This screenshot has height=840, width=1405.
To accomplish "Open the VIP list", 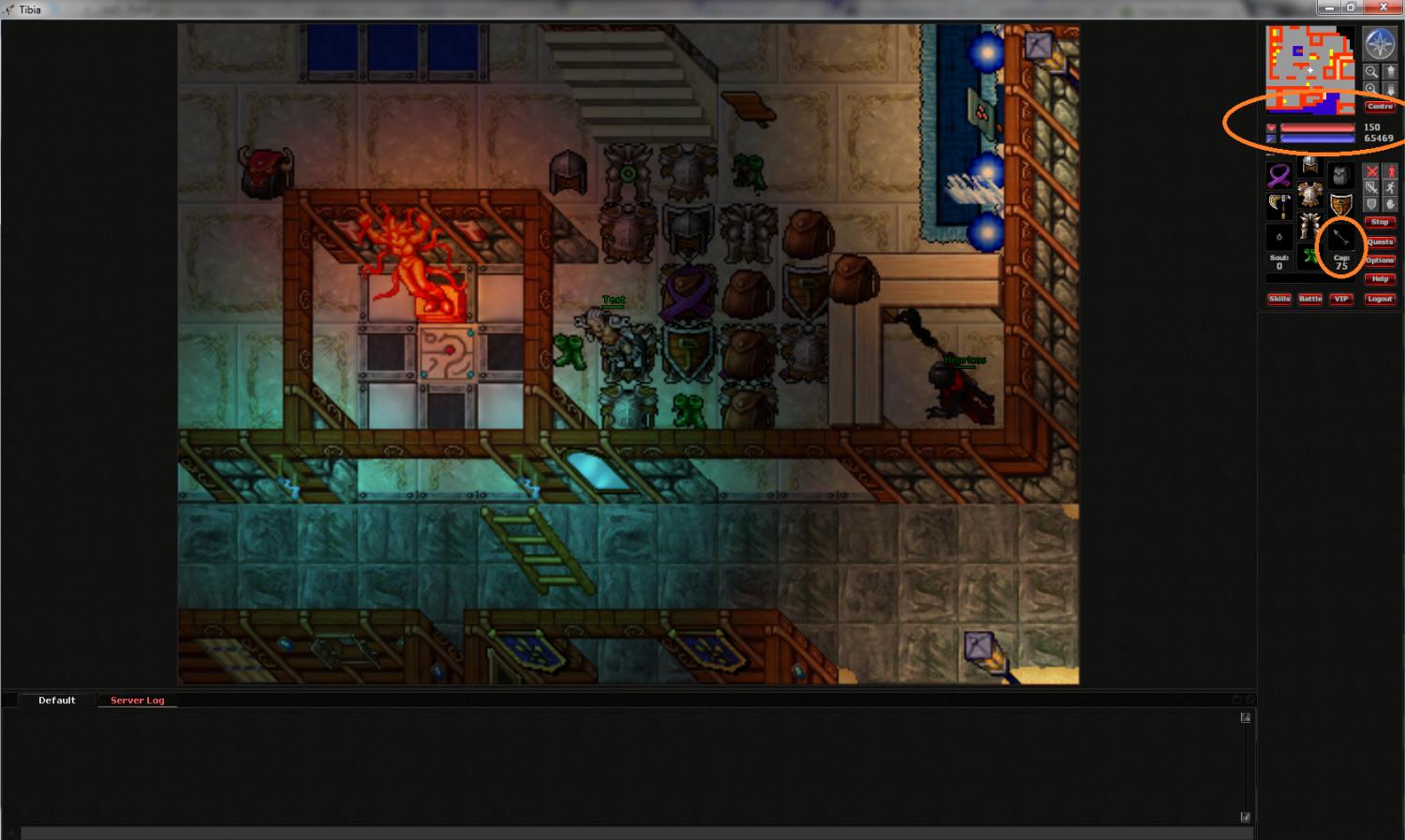I will click(x=1341, y=299).
